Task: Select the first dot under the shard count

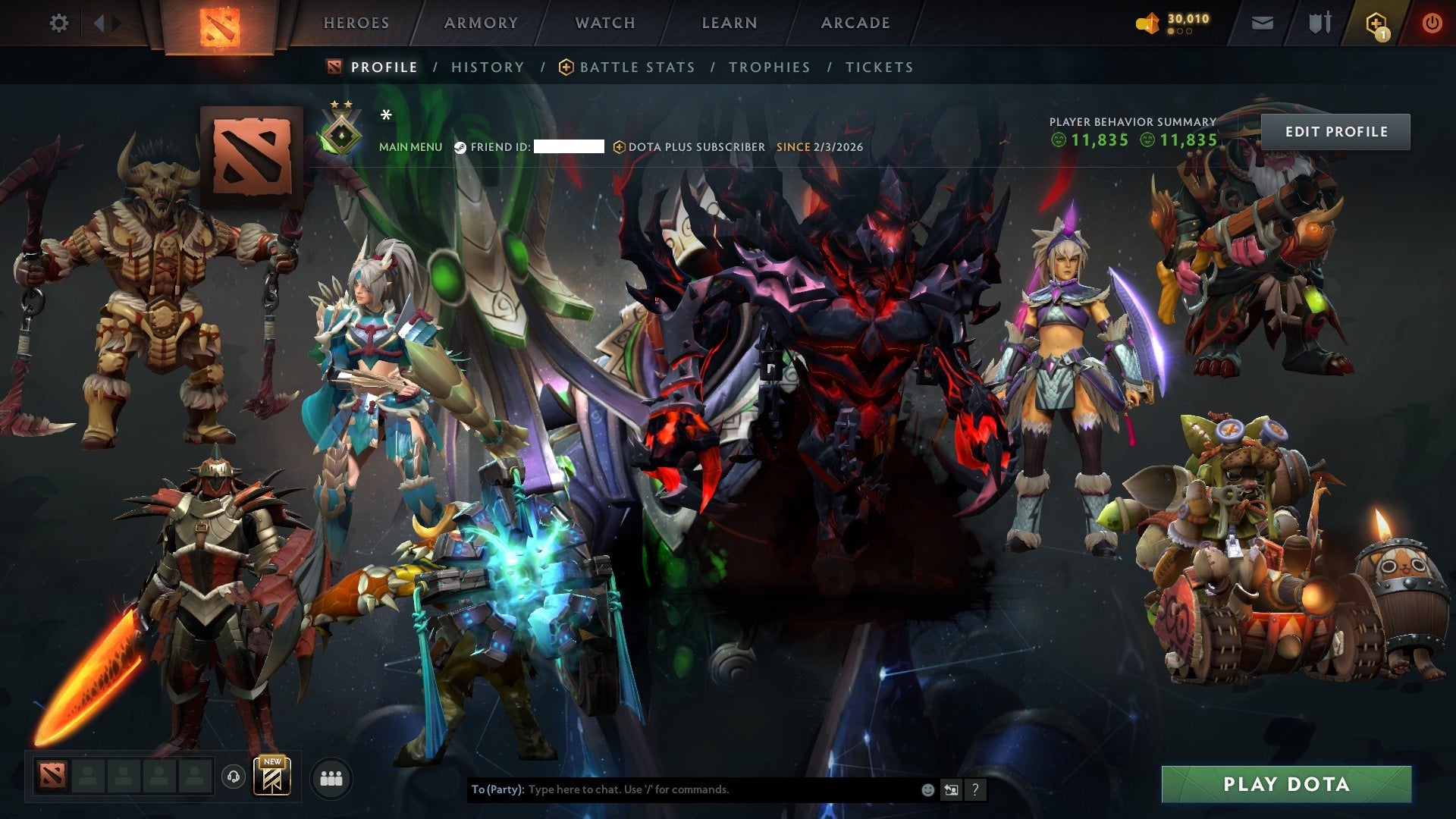Action: (1172, 32)
